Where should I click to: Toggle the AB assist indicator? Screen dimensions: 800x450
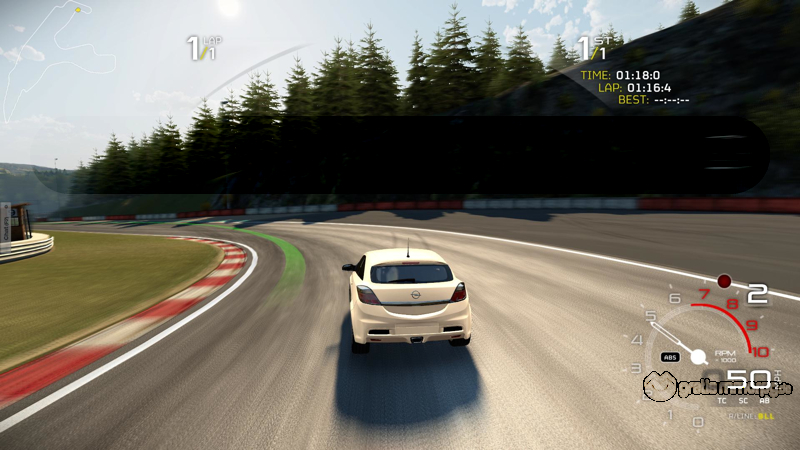[762, 399]
